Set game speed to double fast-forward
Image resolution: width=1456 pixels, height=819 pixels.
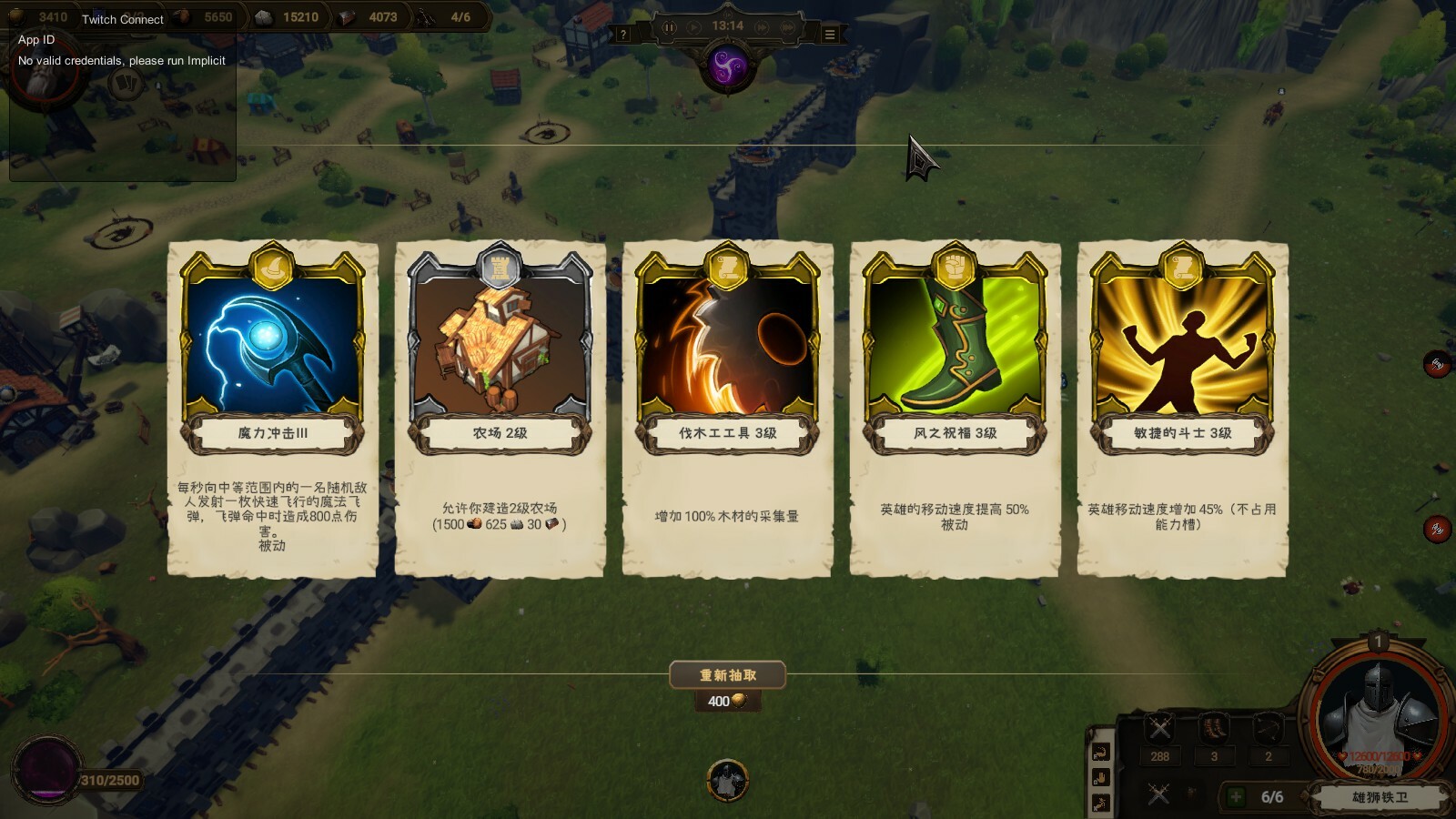[x=762, y=27]
